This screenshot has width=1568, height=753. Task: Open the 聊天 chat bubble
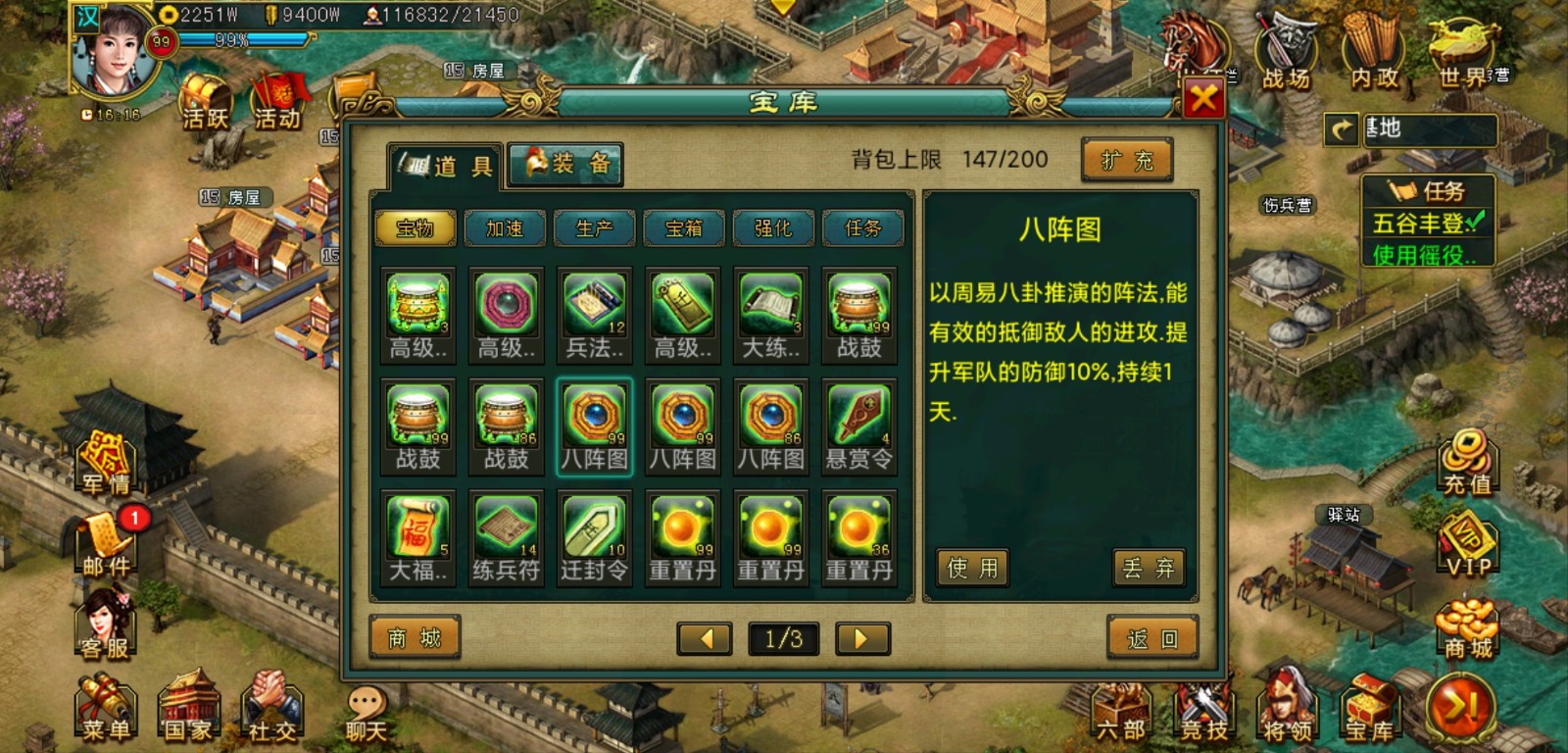pos(367,713)
